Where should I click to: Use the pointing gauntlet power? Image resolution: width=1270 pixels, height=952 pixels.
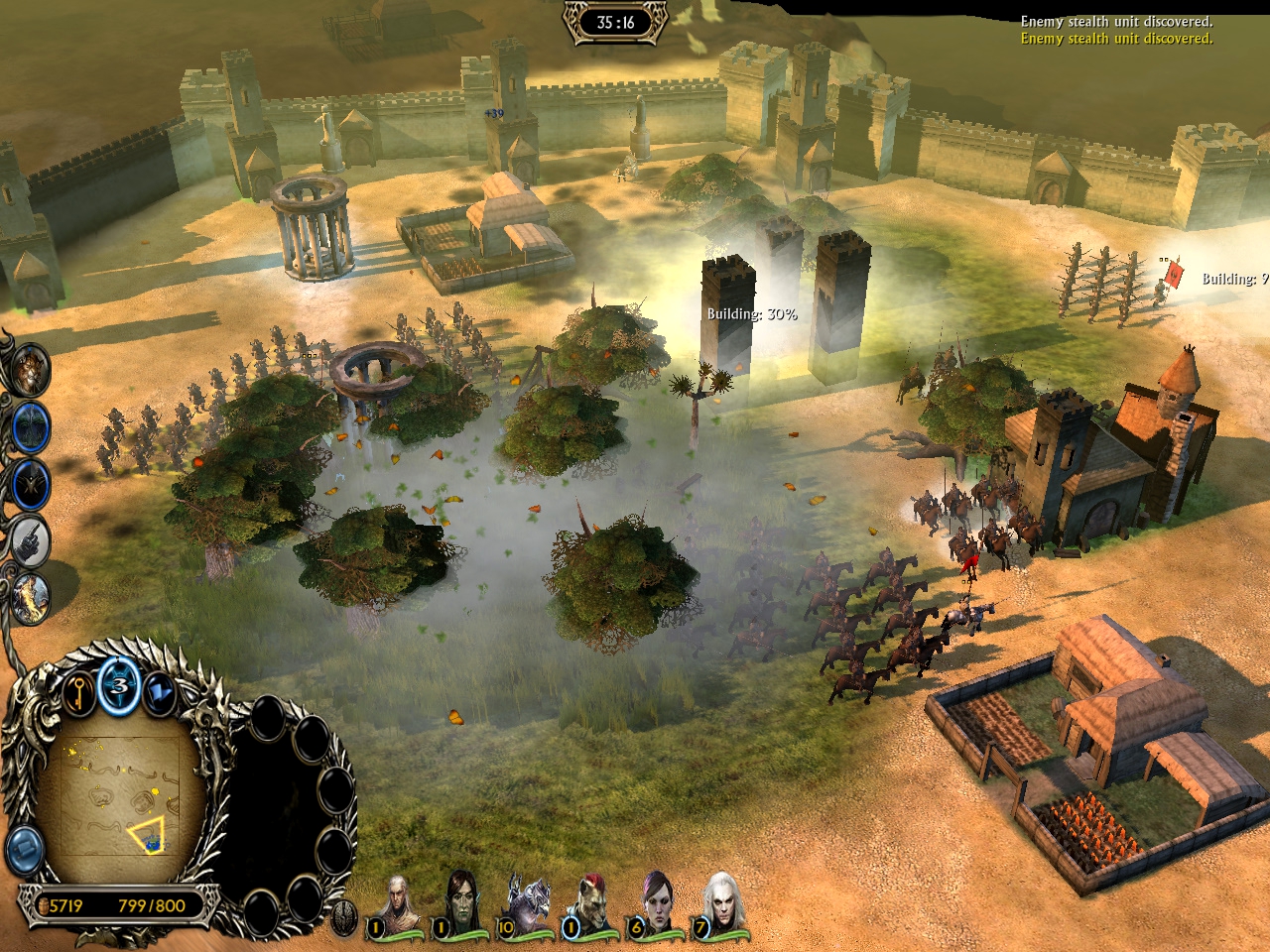32,540
